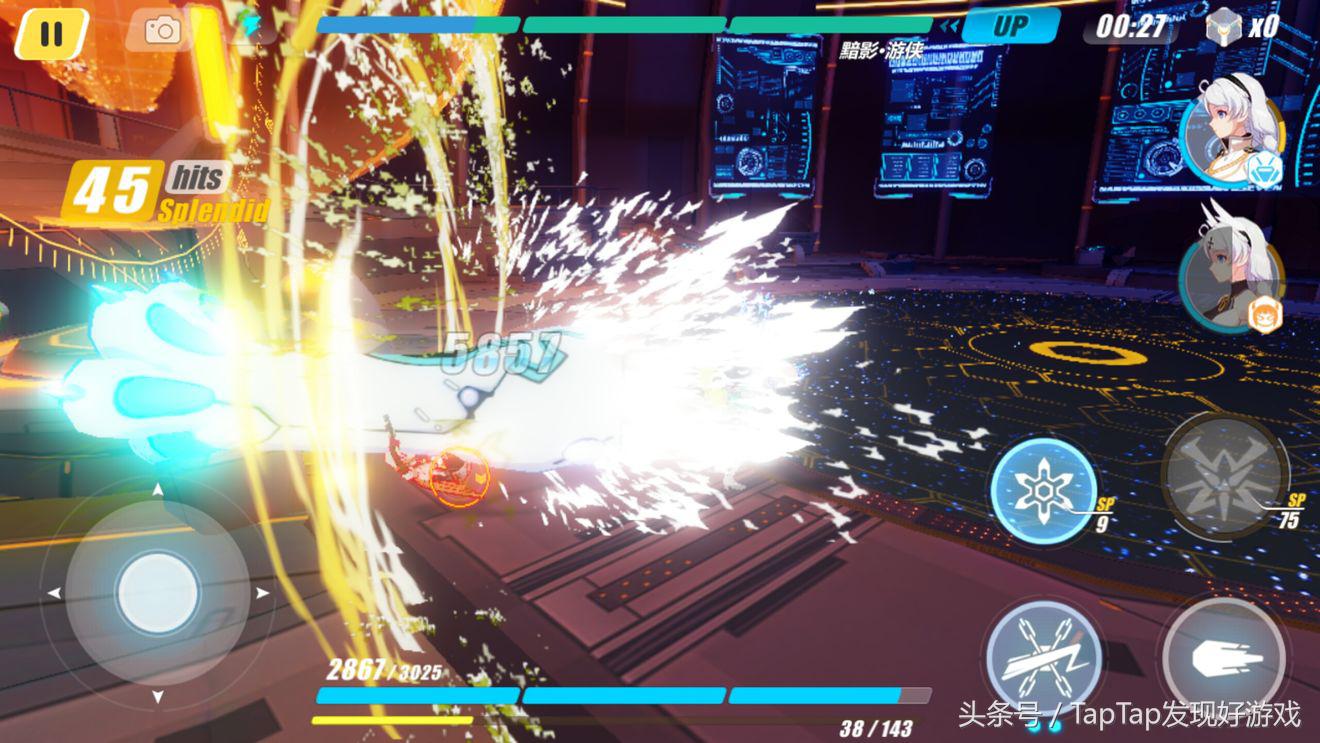Image resolution: width=1320 pixels, height=743 pixels.
Task: Take a screenshot with the camera icon
Action: [161, 31]
